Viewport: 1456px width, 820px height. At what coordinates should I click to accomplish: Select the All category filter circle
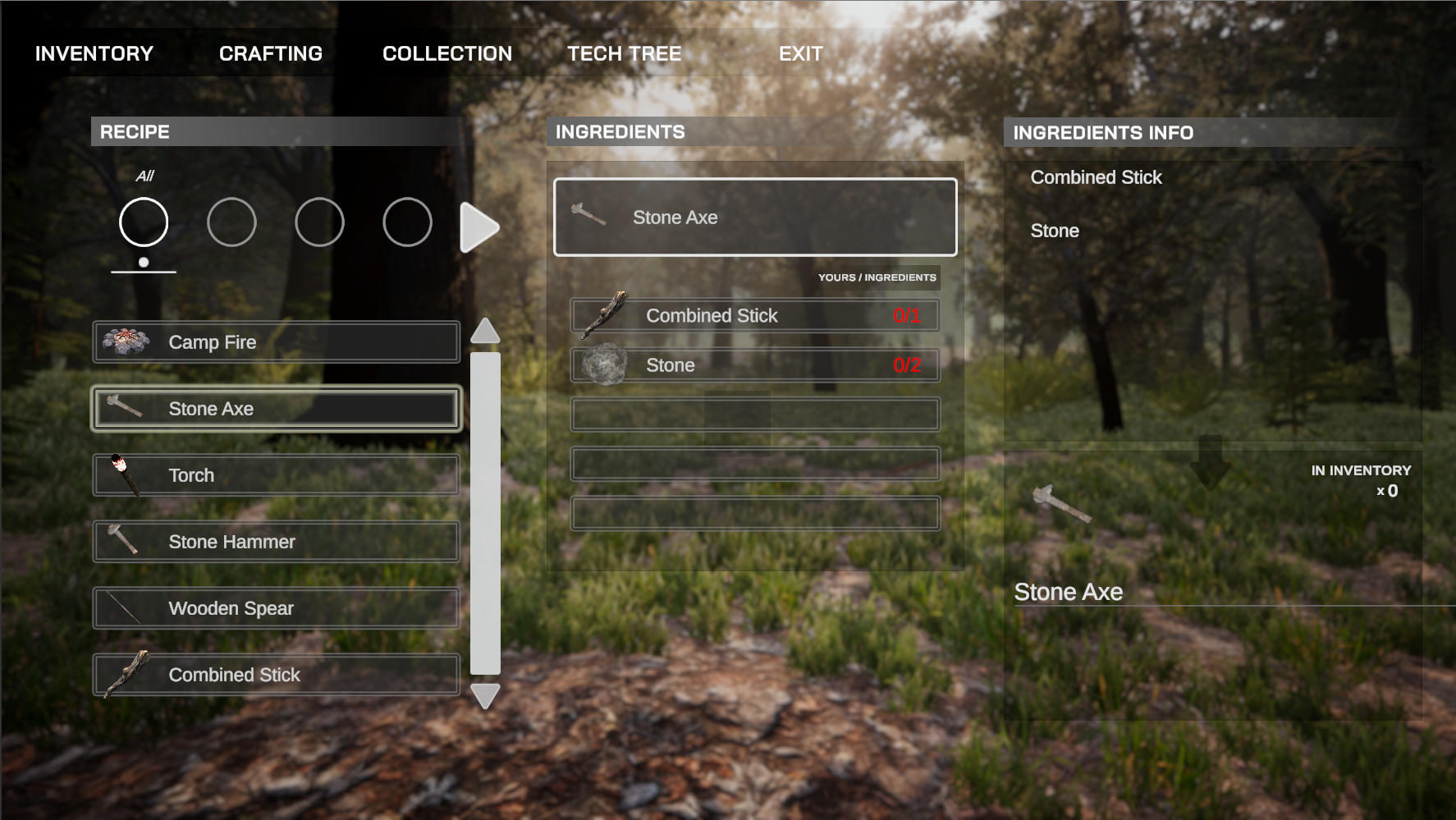click(x=142, y=222)
